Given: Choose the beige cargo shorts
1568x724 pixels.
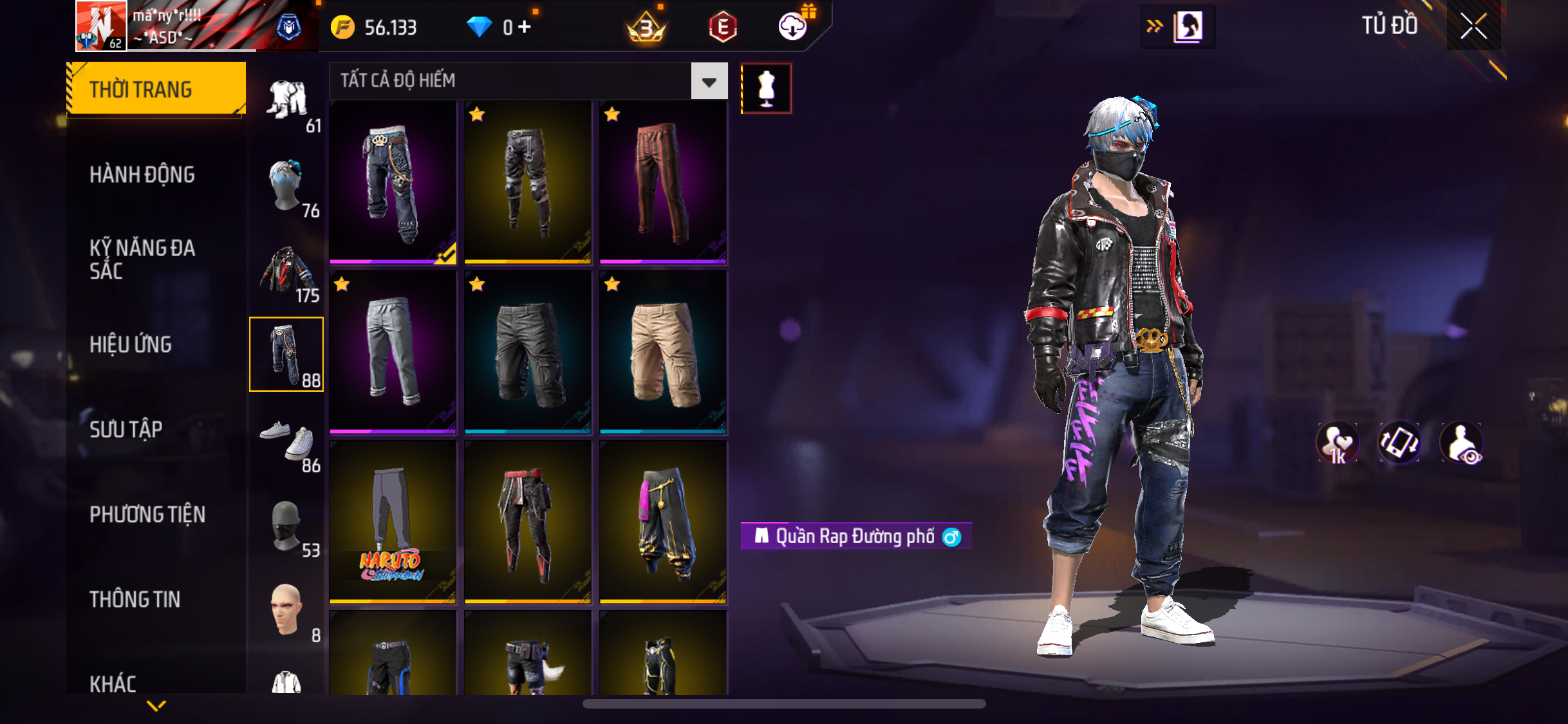Looking at the screenshot, I should pos(663,353).
